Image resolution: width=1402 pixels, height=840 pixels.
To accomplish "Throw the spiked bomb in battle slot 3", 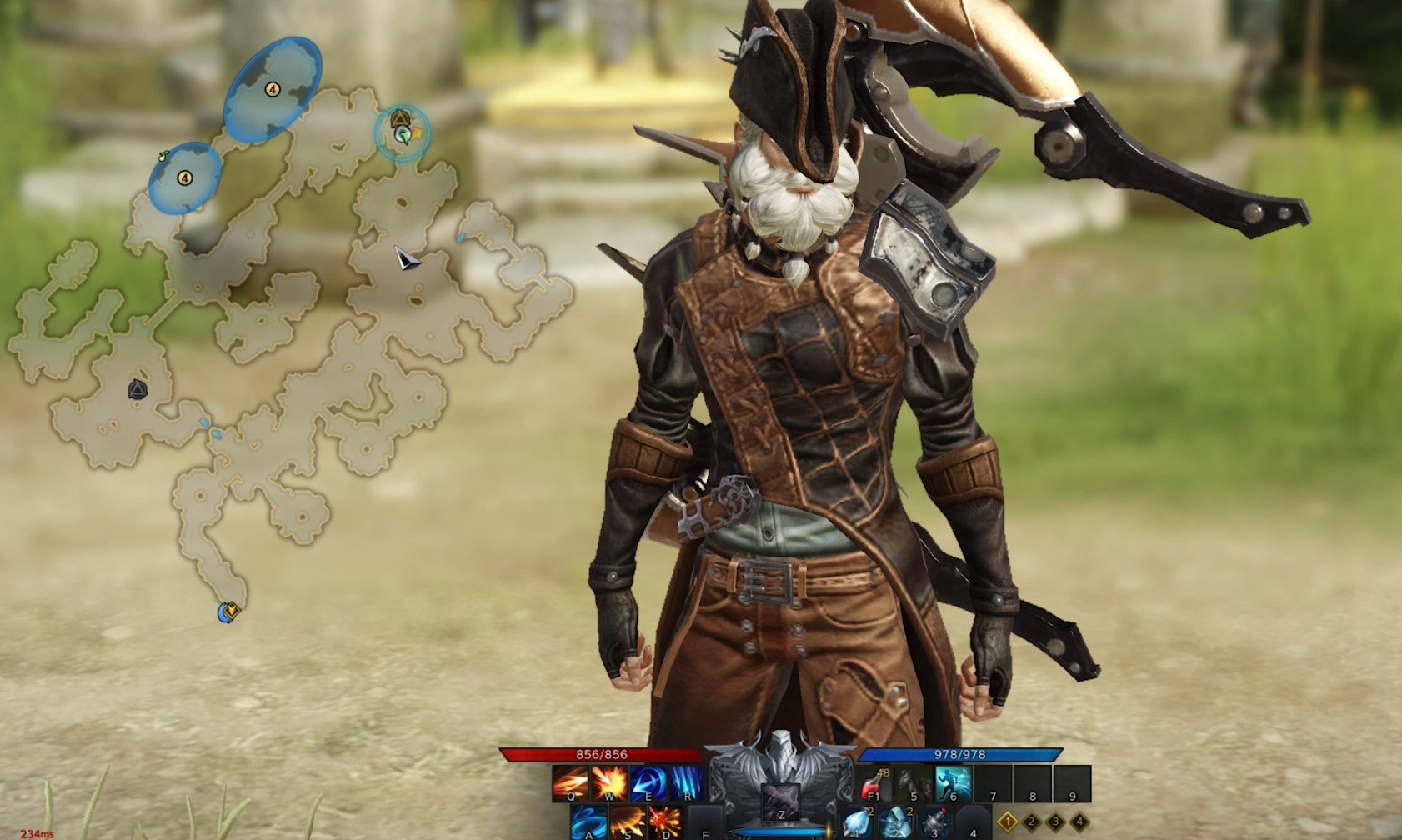I will click(934, 822).
